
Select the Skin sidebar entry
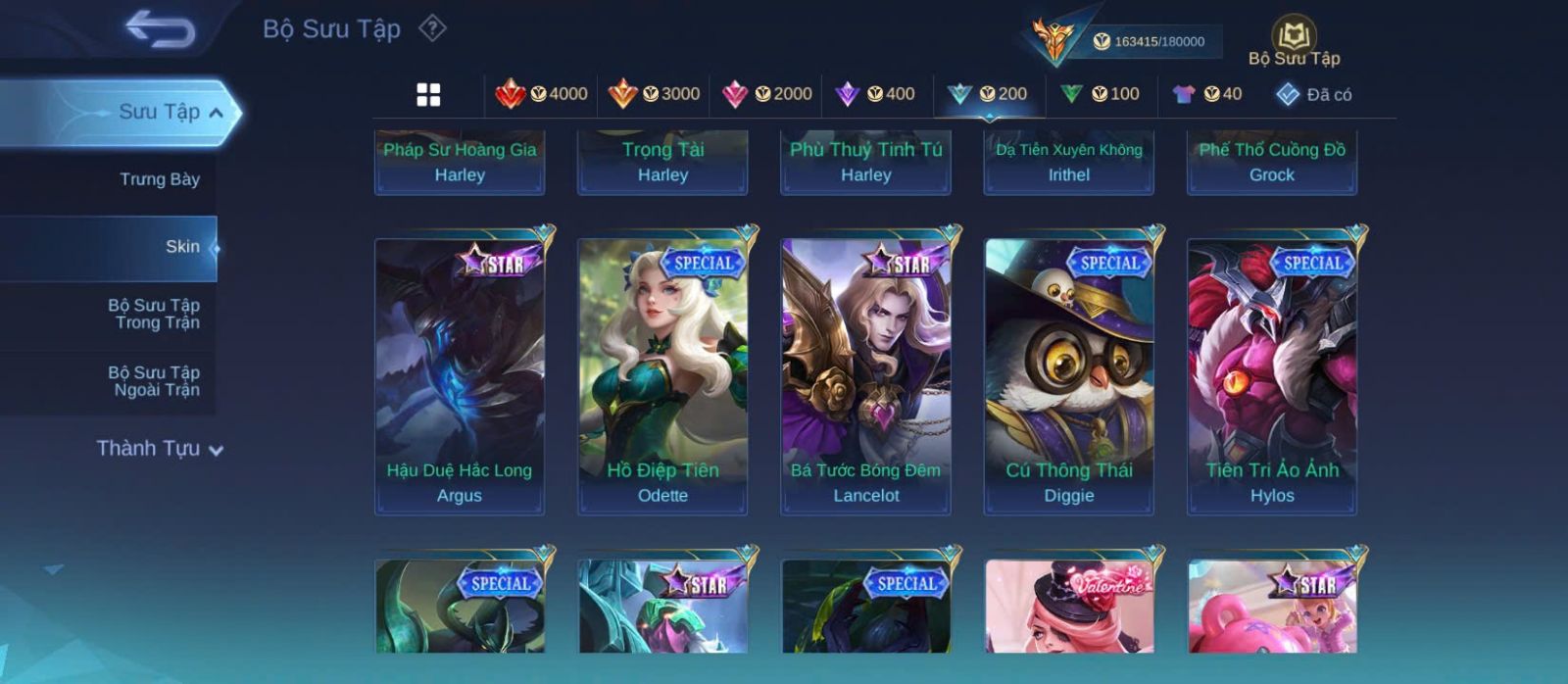tap(182, 247)
